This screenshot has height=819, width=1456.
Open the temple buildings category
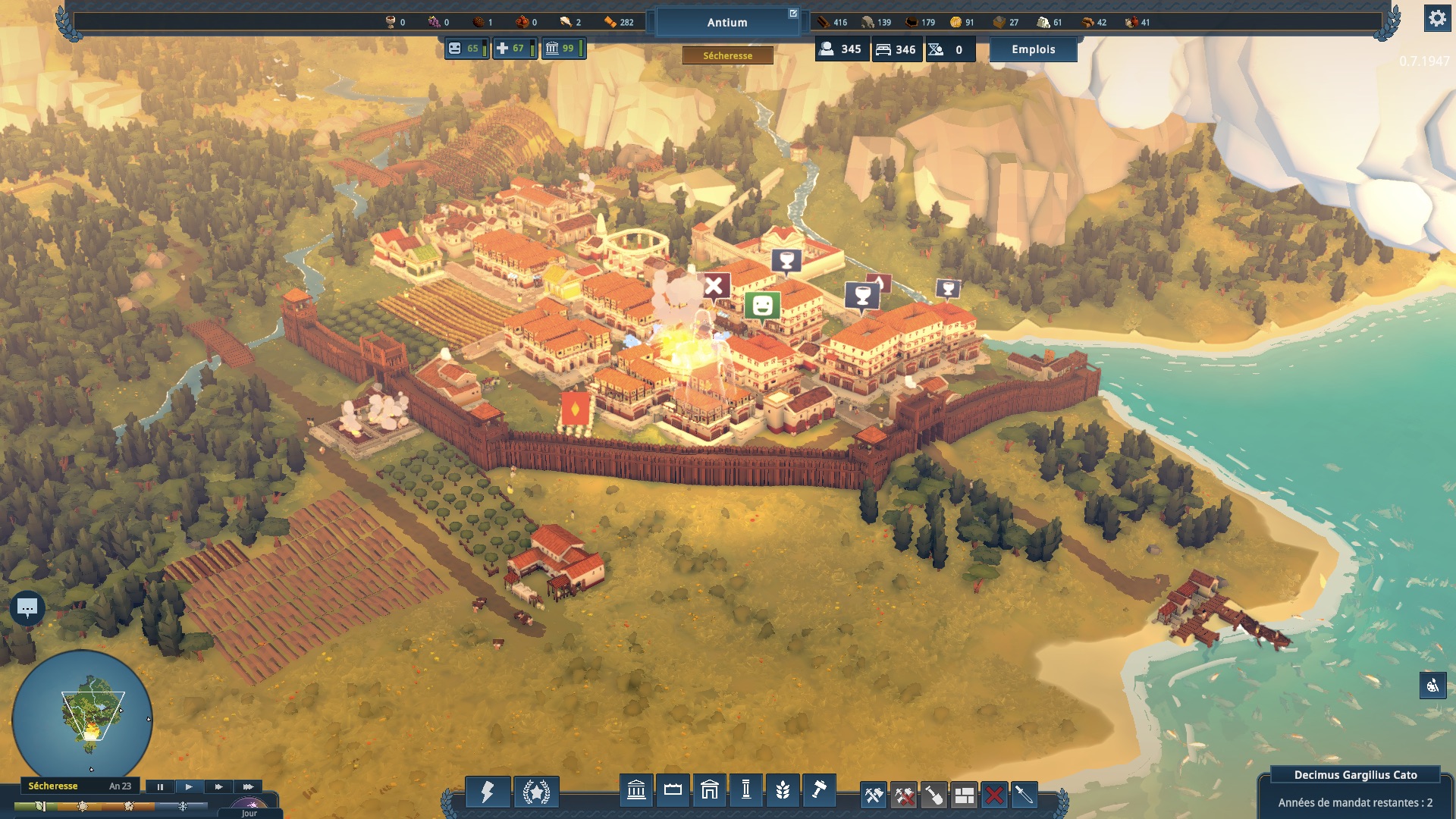point(636,791)
